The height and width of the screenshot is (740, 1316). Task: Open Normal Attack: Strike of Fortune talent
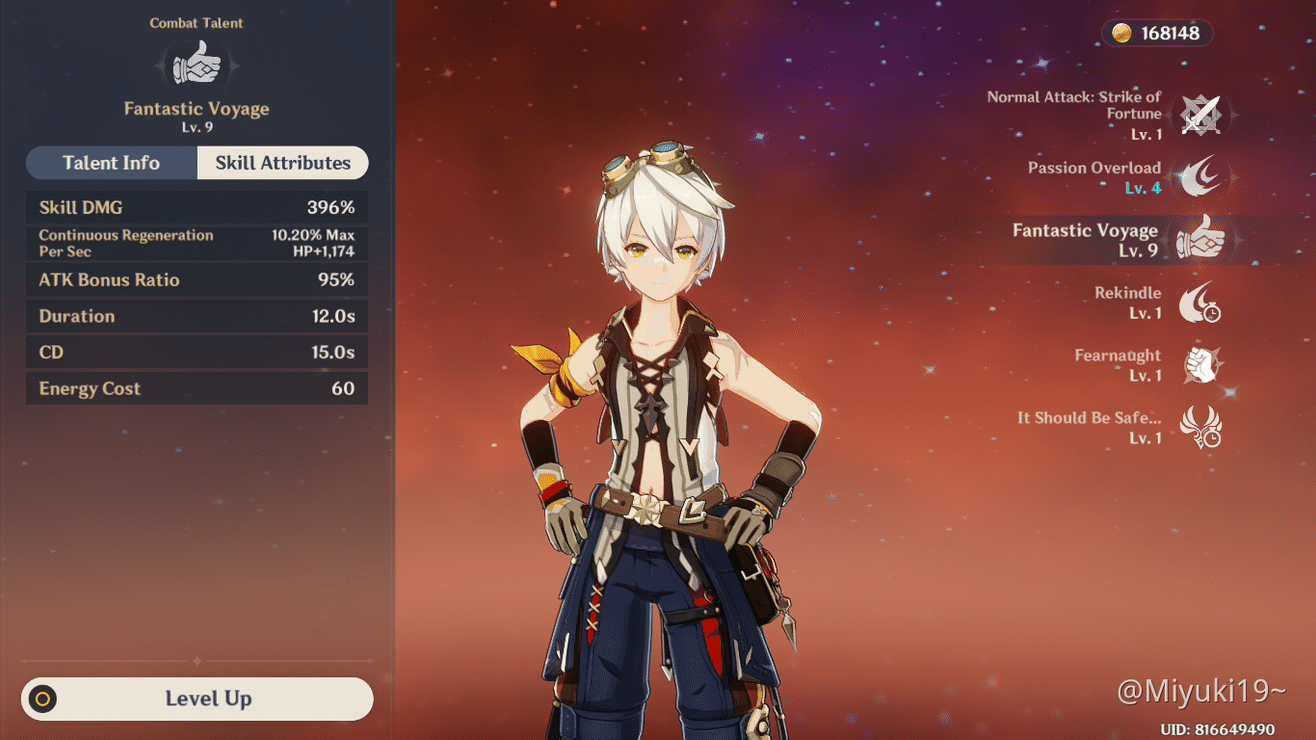pos(1200,115)
